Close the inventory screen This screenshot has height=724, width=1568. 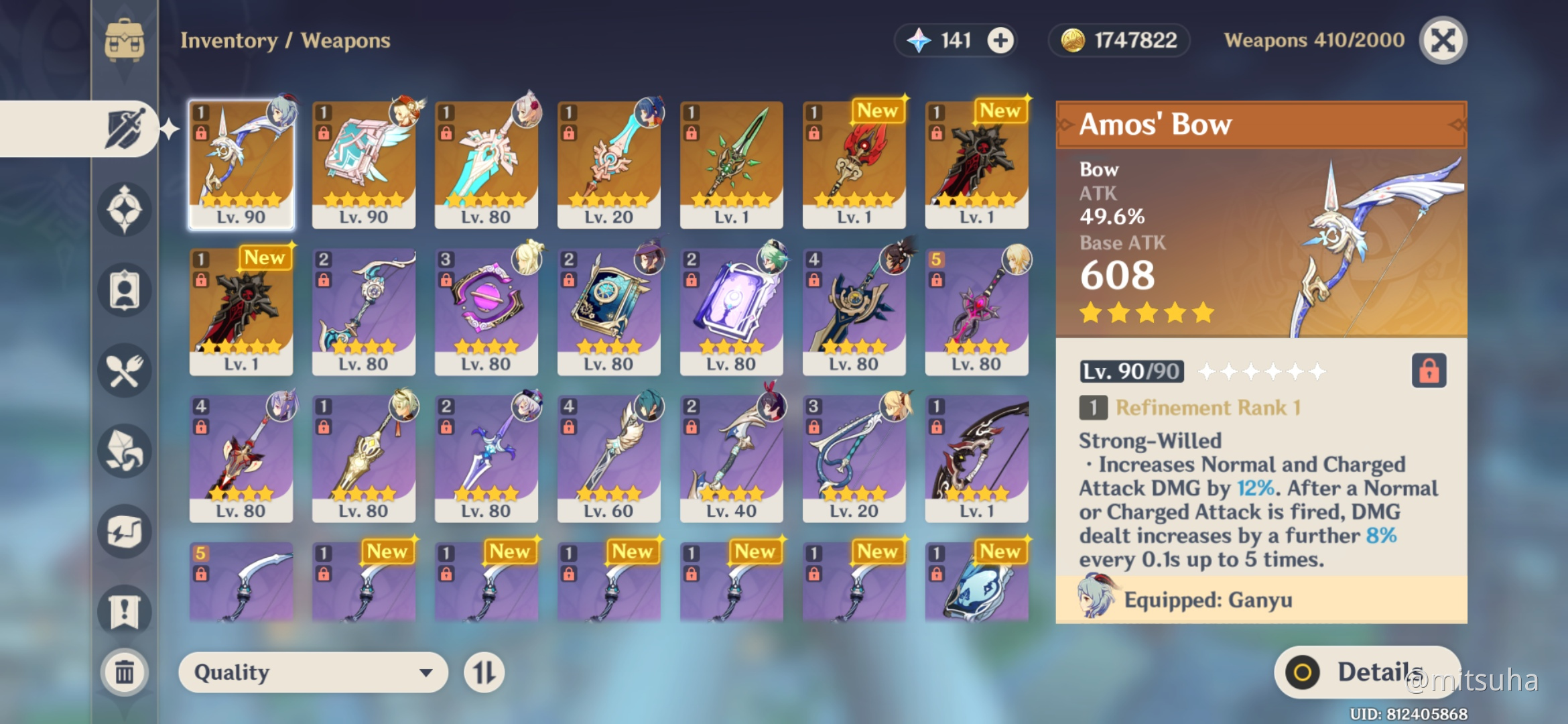[1443, 40]
